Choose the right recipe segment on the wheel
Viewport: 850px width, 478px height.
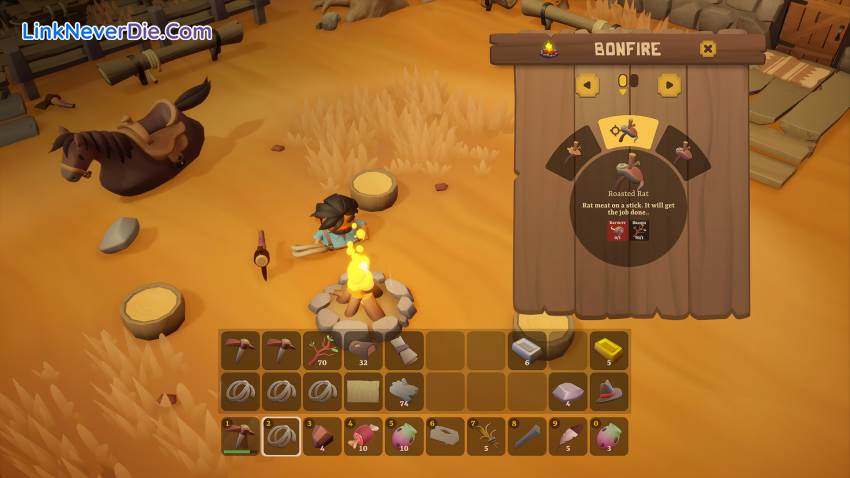(x=683, y=152)
